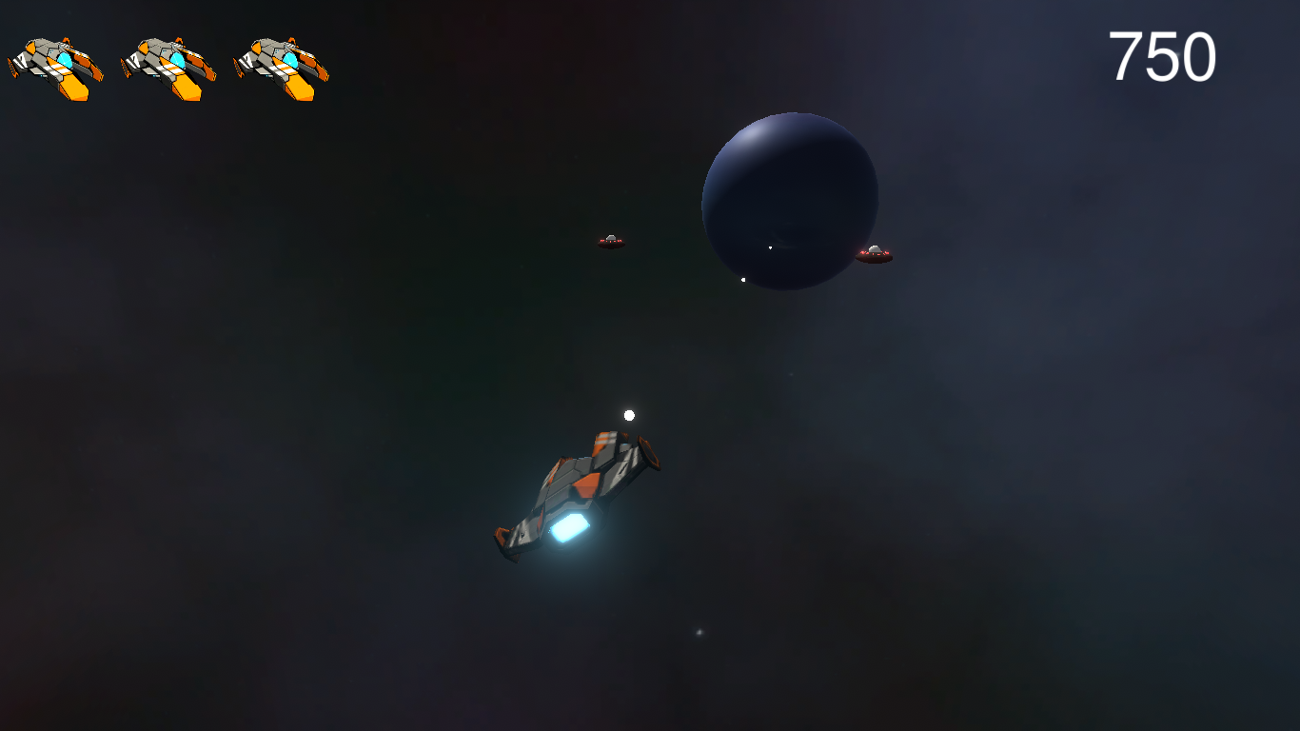Click the UFO enemy left of the planet
Screen dimensions: 1300x731
(610, 242)
